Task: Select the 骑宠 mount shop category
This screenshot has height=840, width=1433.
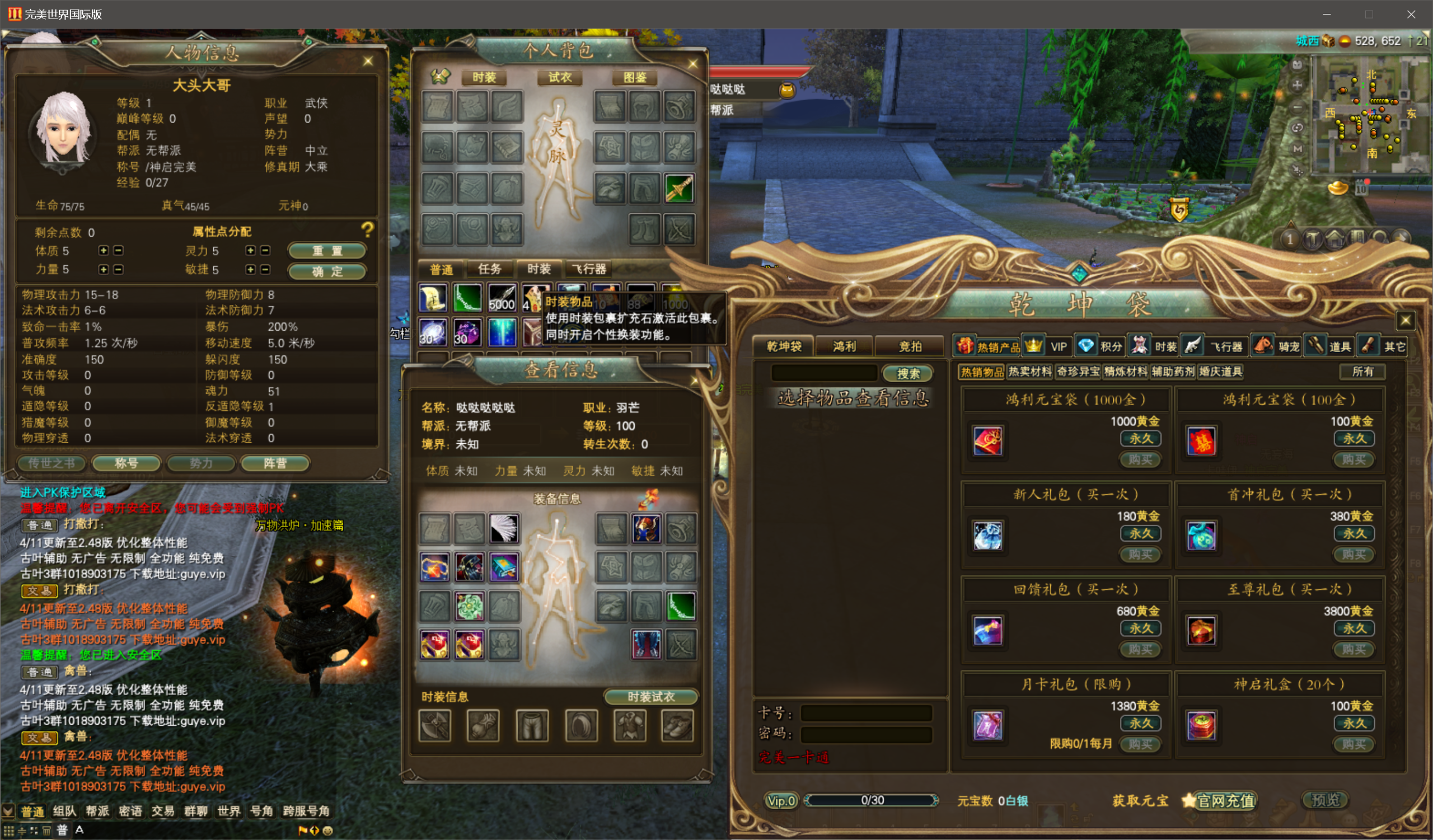Action: [1277, 346]
